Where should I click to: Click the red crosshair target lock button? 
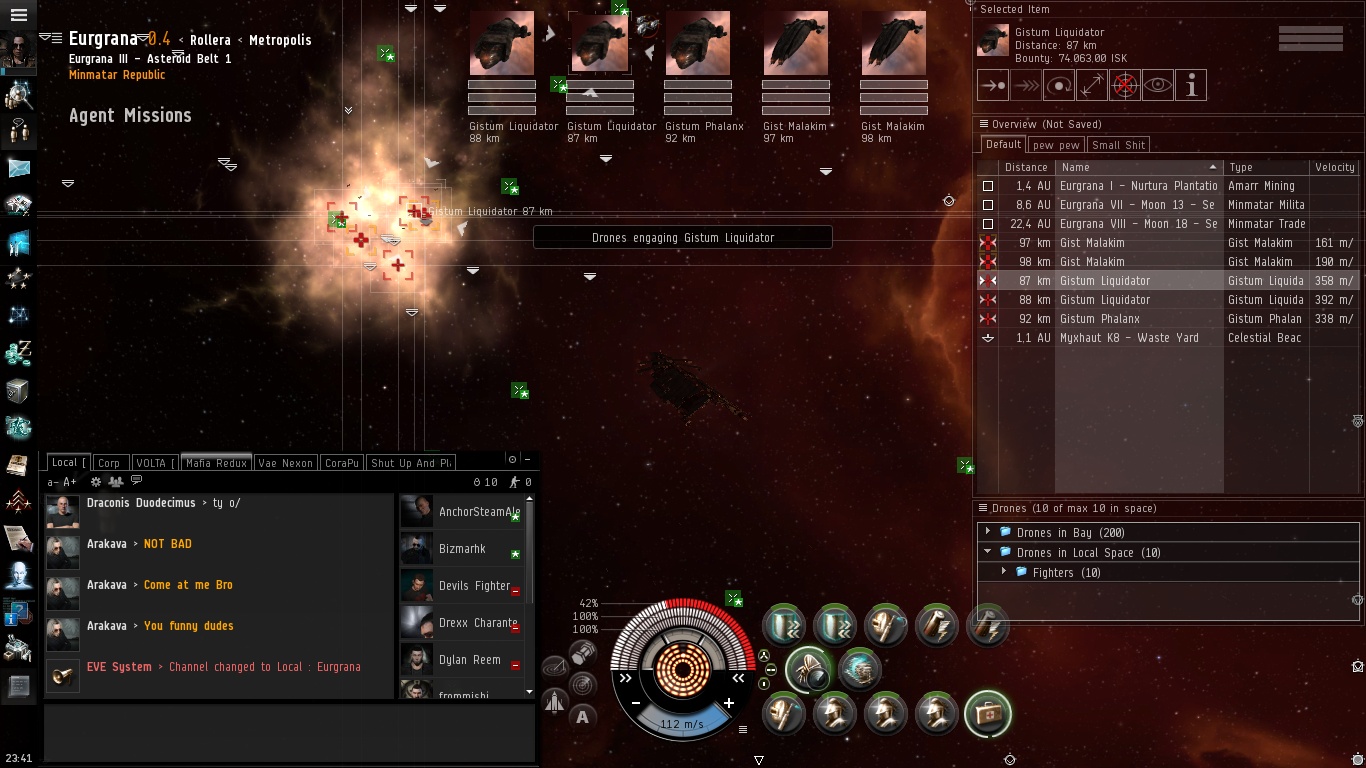point(1125,86)
